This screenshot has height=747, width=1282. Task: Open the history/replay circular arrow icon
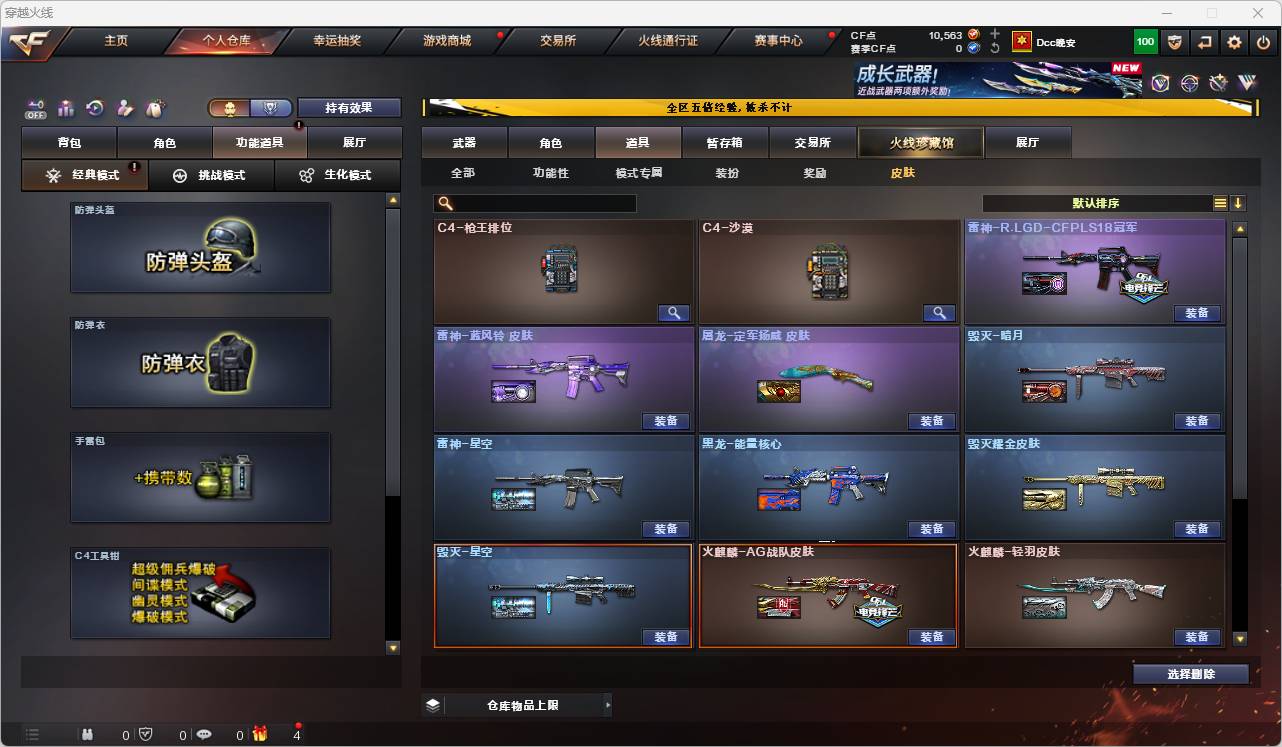coord(95,108)
